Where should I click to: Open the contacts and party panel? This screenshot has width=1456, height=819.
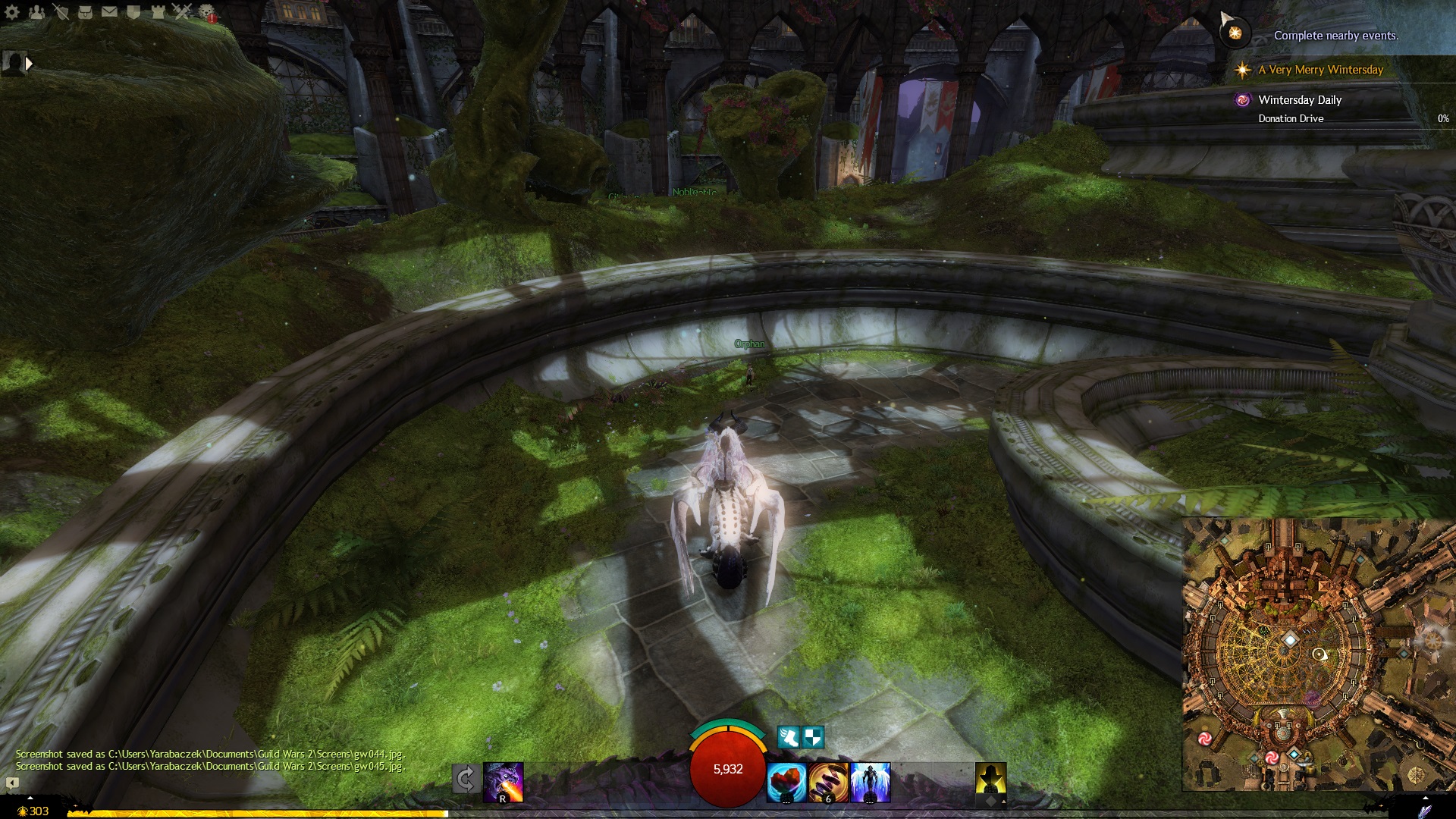pyautogui.click(x=36, y=11)
